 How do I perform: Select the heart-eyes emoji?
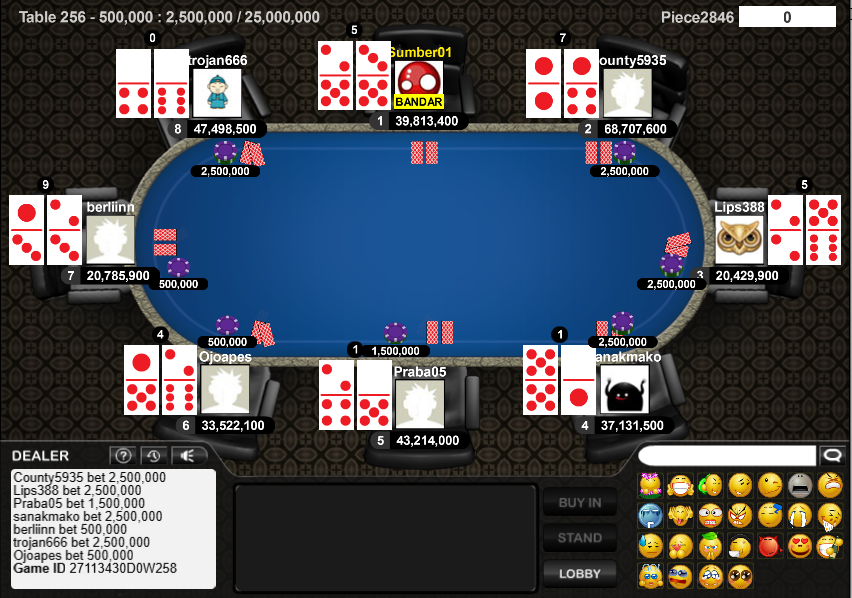point(800,546)
